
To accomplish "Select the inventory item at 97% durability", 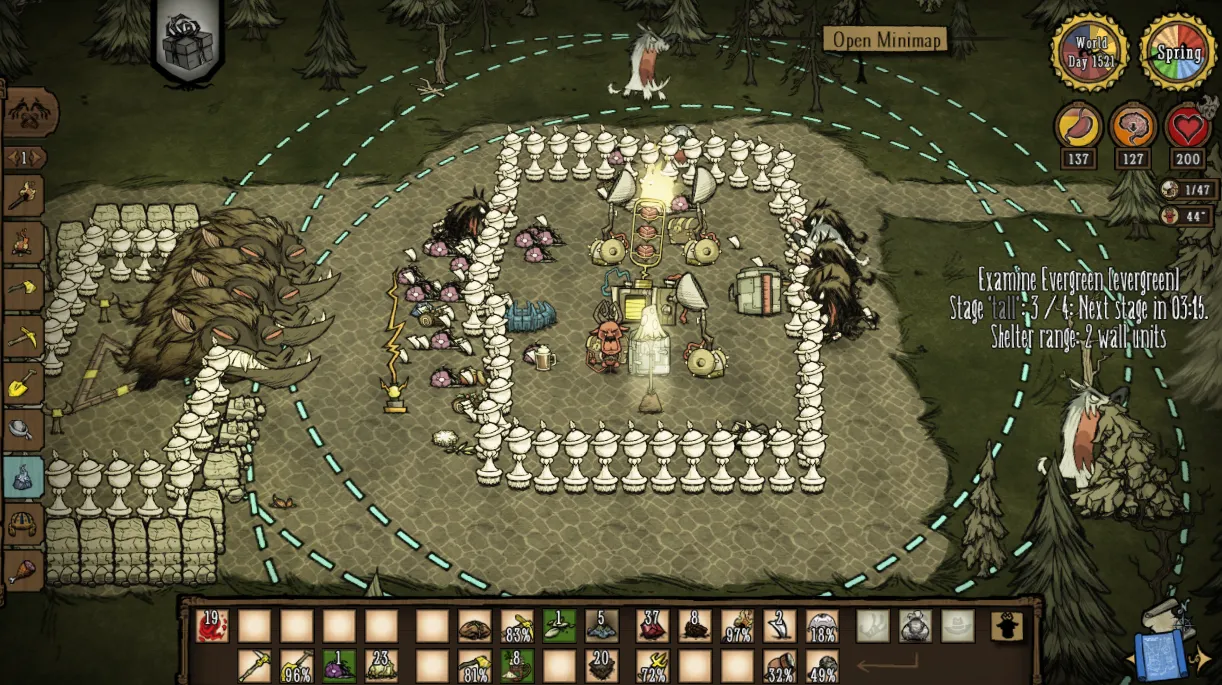I will coord(738,626).
